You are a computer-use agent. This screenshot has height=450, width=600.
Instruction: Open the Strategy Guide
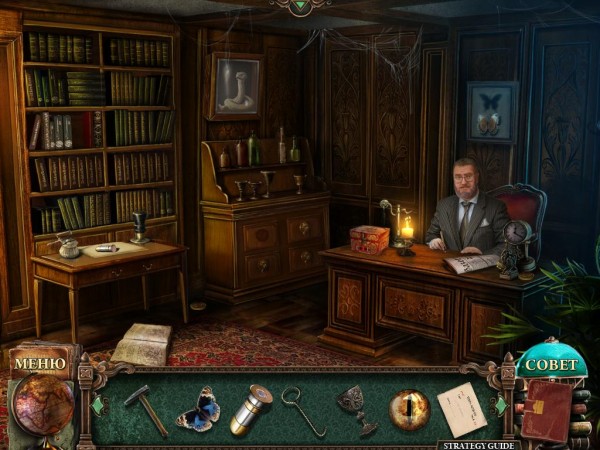tap(475, 445)
